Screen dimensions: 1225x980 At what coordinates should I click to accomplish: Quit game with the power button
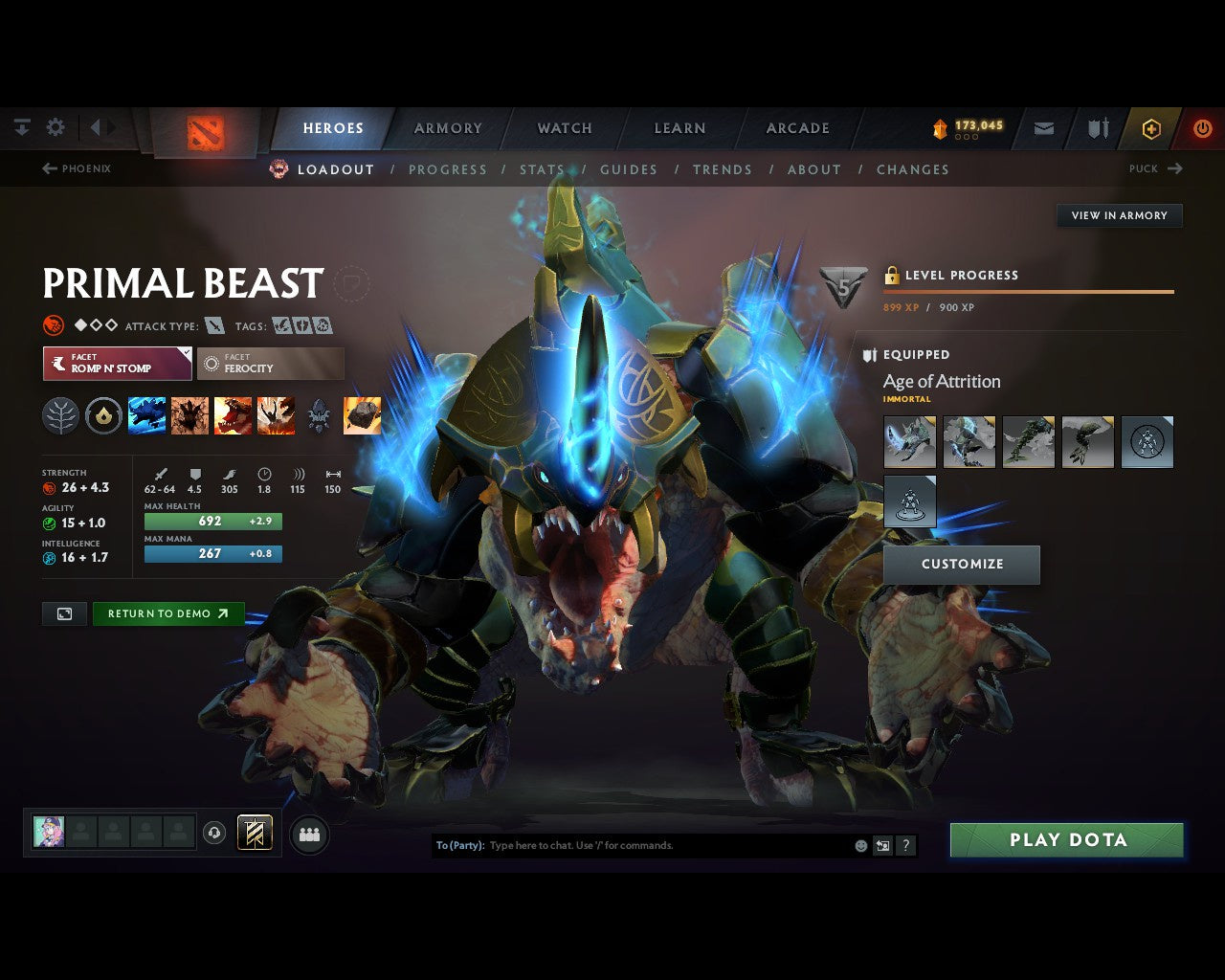pyautogui.click(x=1202, y=128)
